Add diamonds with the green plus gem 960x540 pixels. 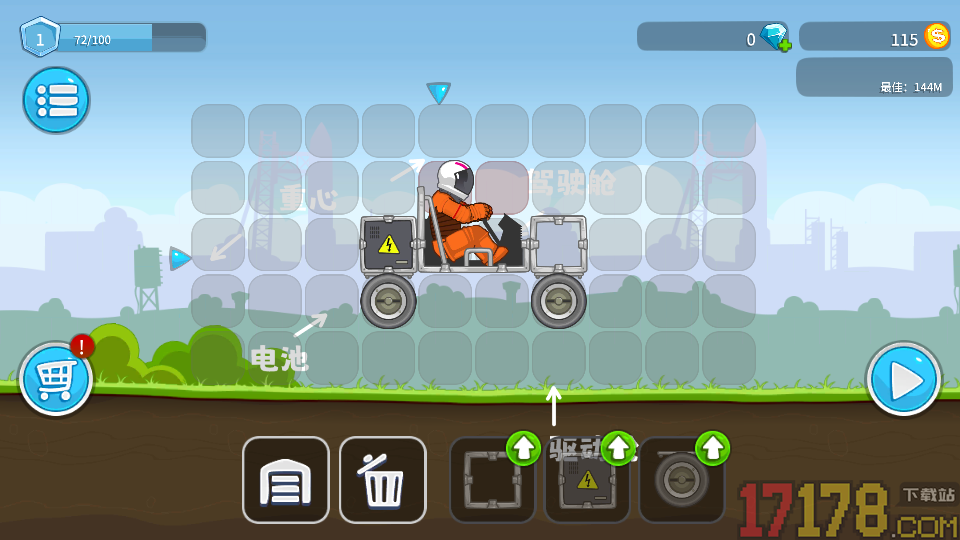coord(776,38)
